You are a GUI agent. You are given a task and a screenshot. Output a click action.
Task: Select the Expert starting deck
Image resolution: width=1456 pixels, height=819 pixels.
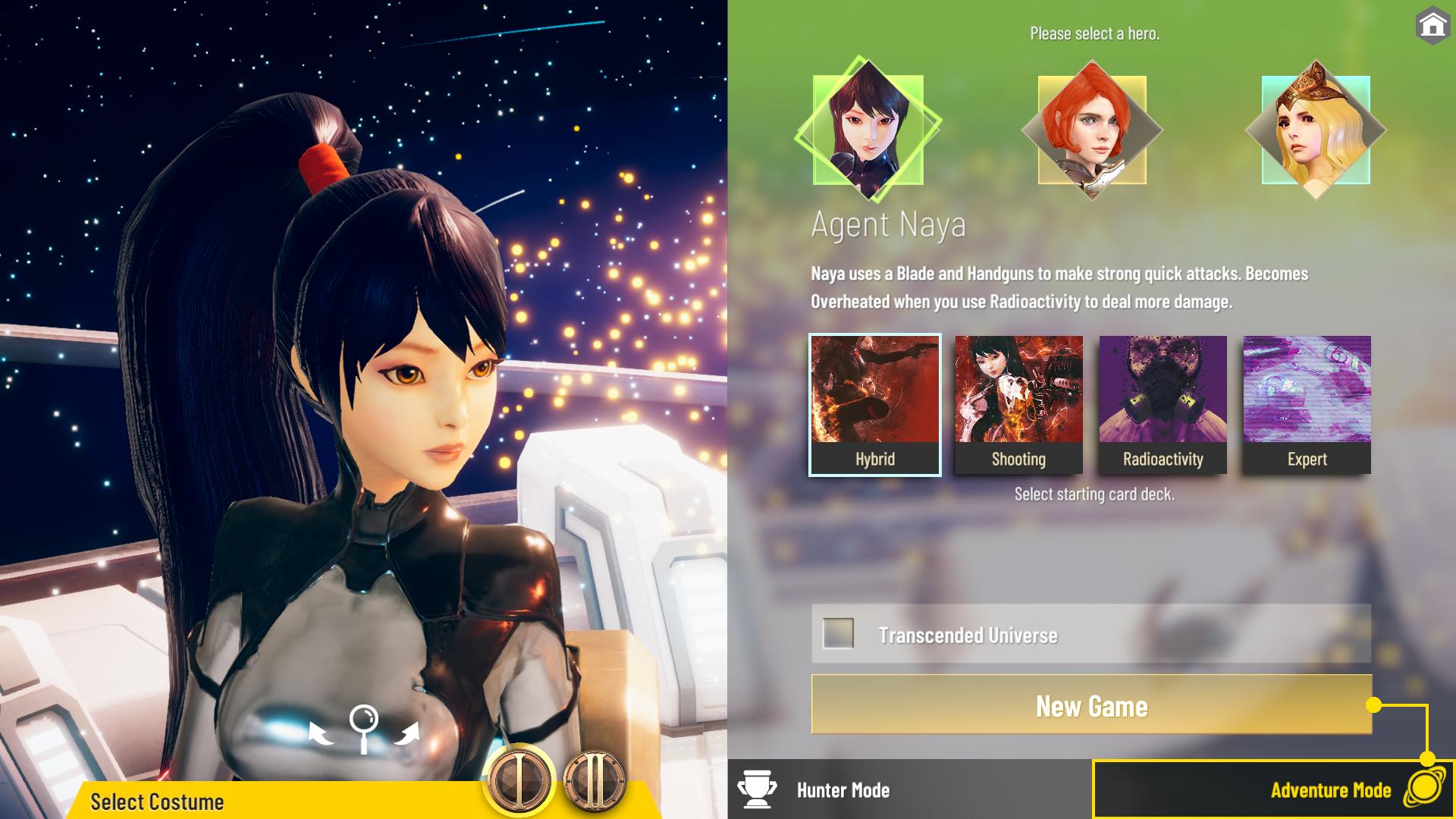(1307, 405)
